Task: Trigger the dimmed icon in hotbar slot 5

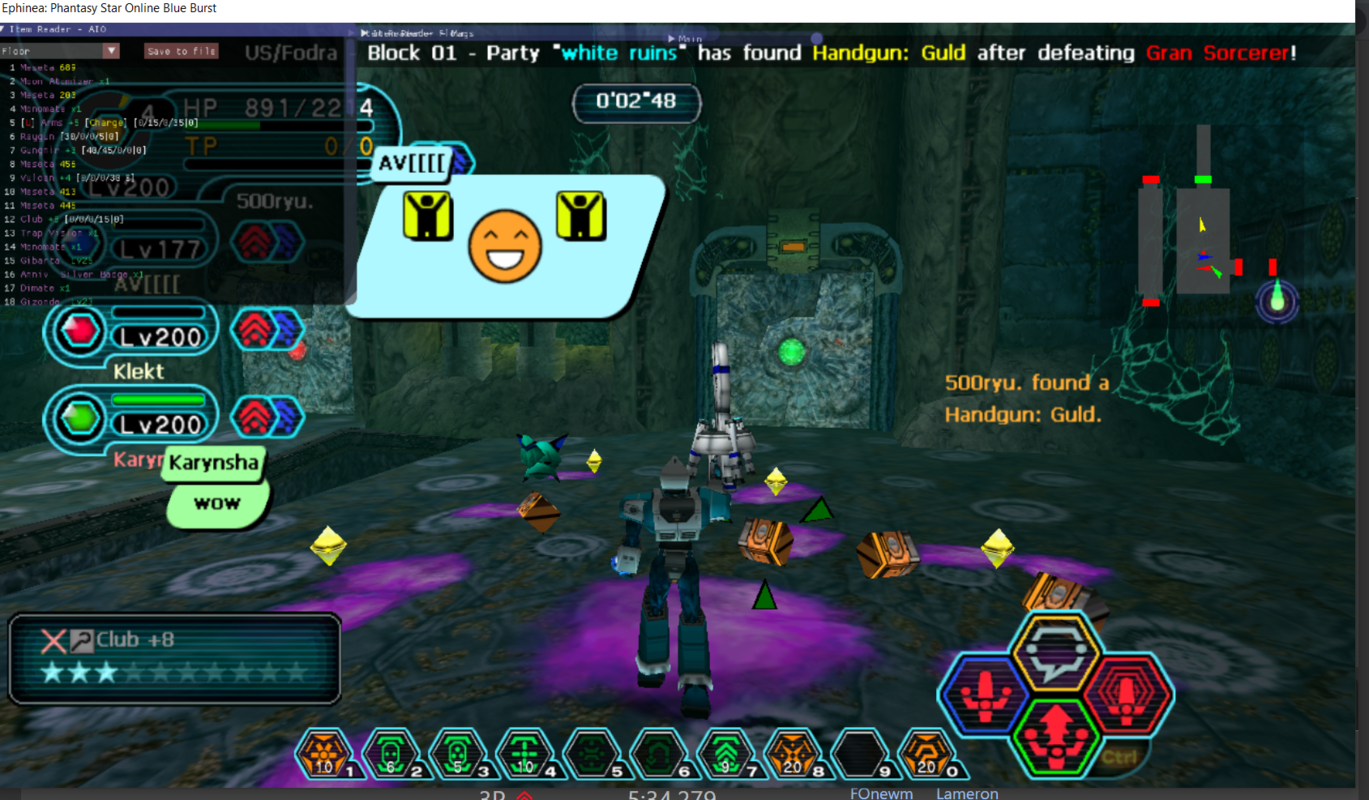Action: click(x=592, y=755)
